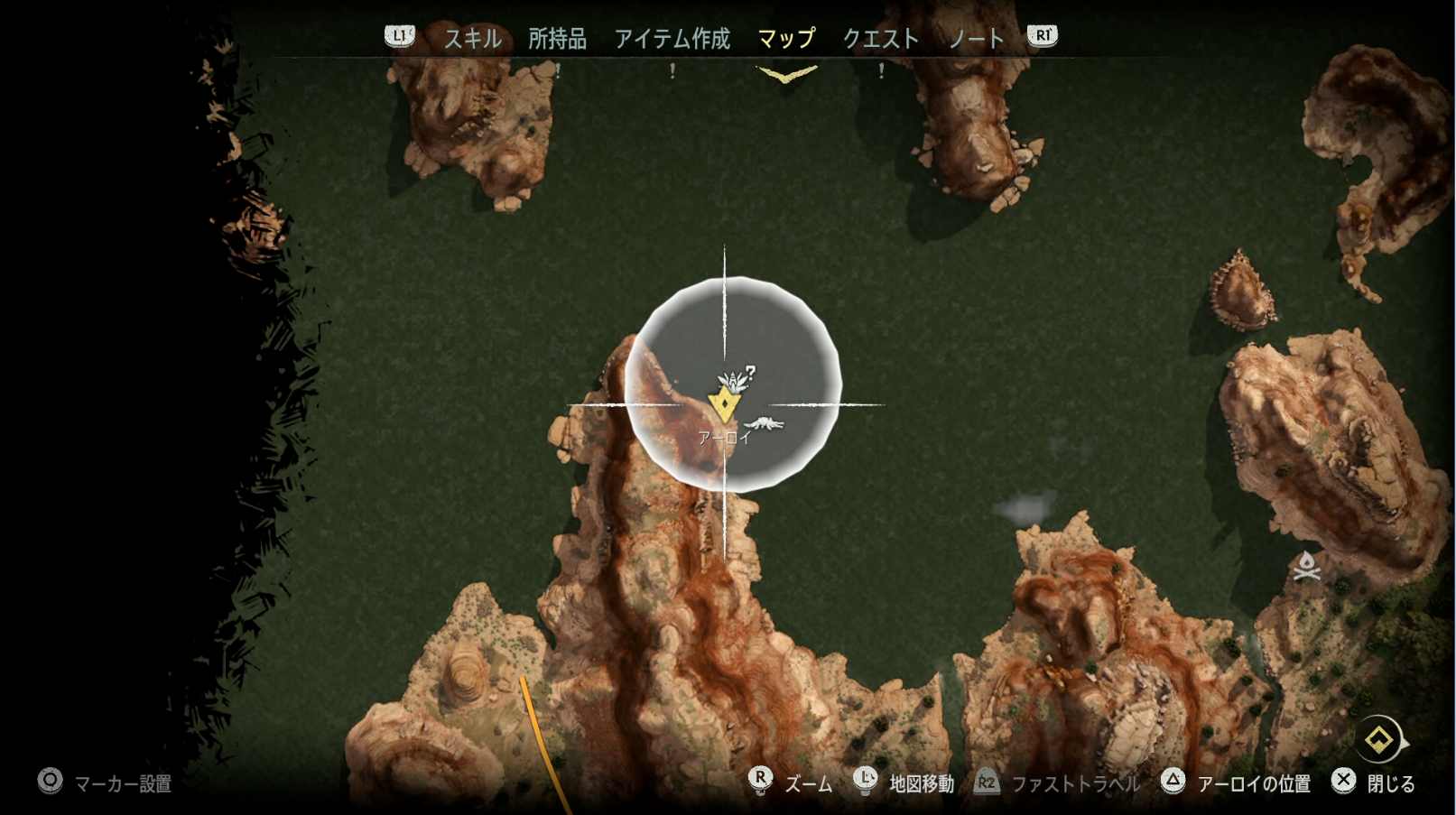Click アーロイの位置 to center on Aloy
Viewport: 1456px width, 815px height.
(1257, 783)
